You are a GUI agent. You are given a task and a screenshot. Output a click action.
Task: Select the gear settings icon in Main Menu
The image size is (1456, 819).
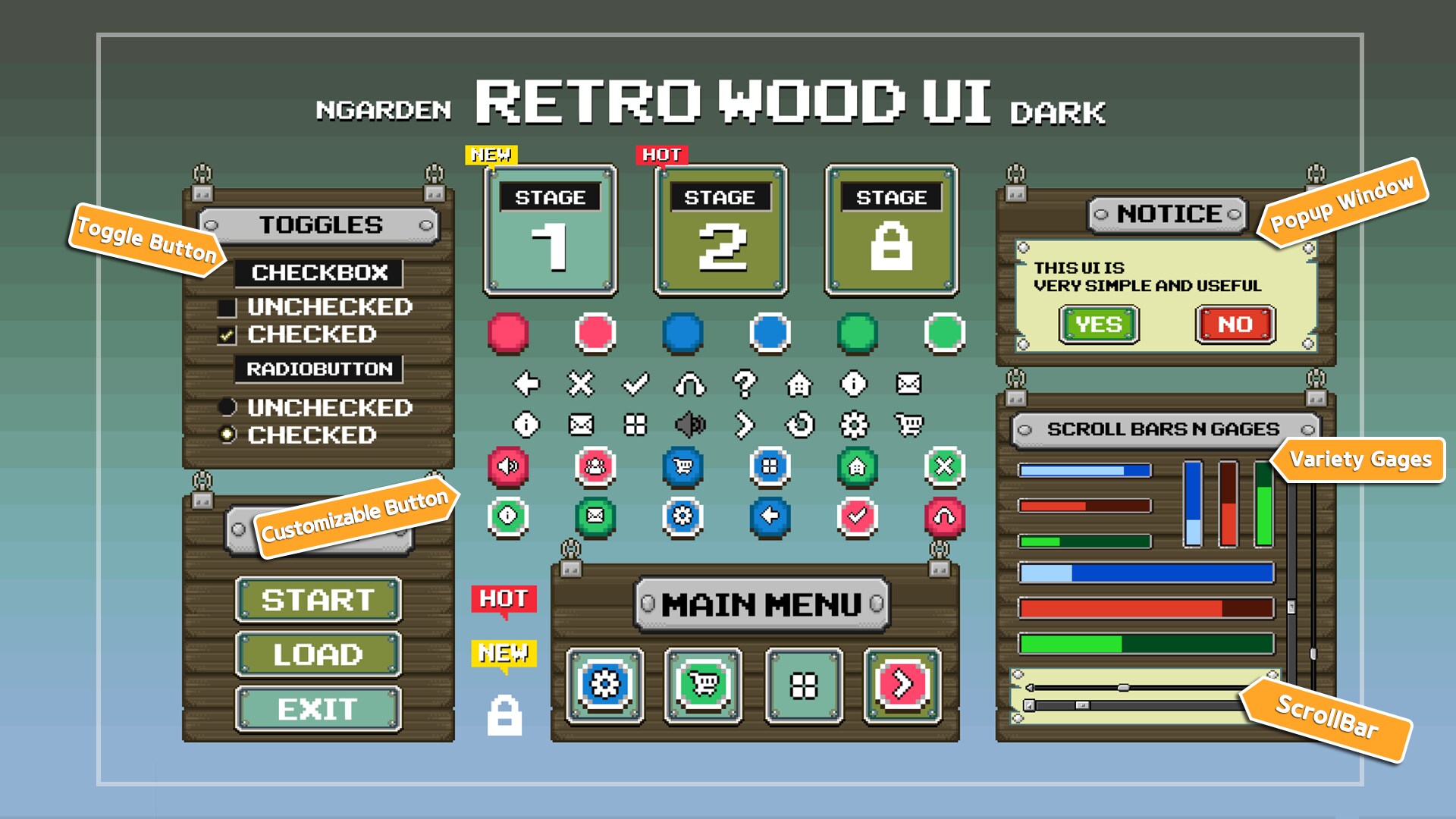[605, 685]
